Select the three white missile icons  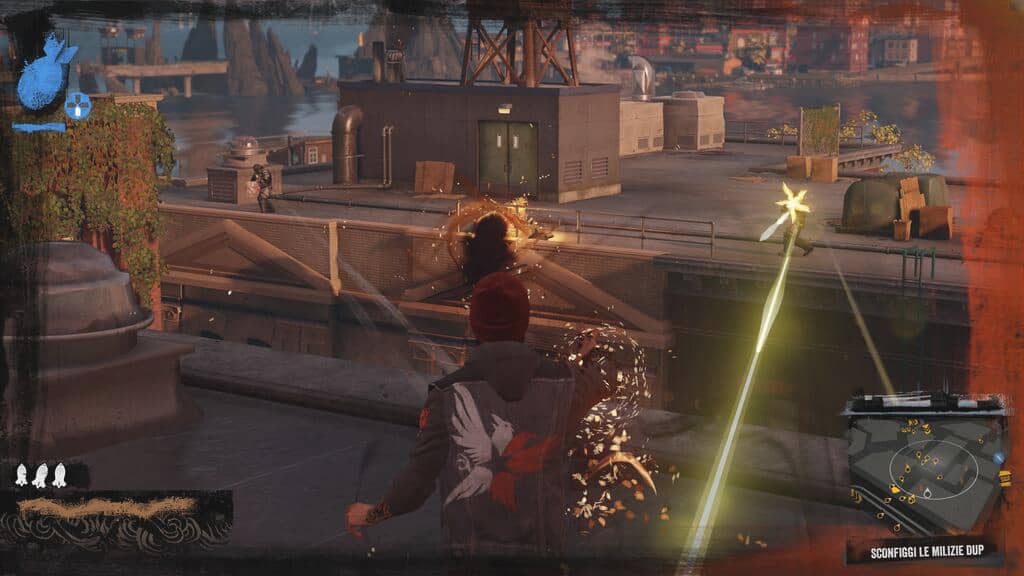pyautogui.click(x=40, y=476)
